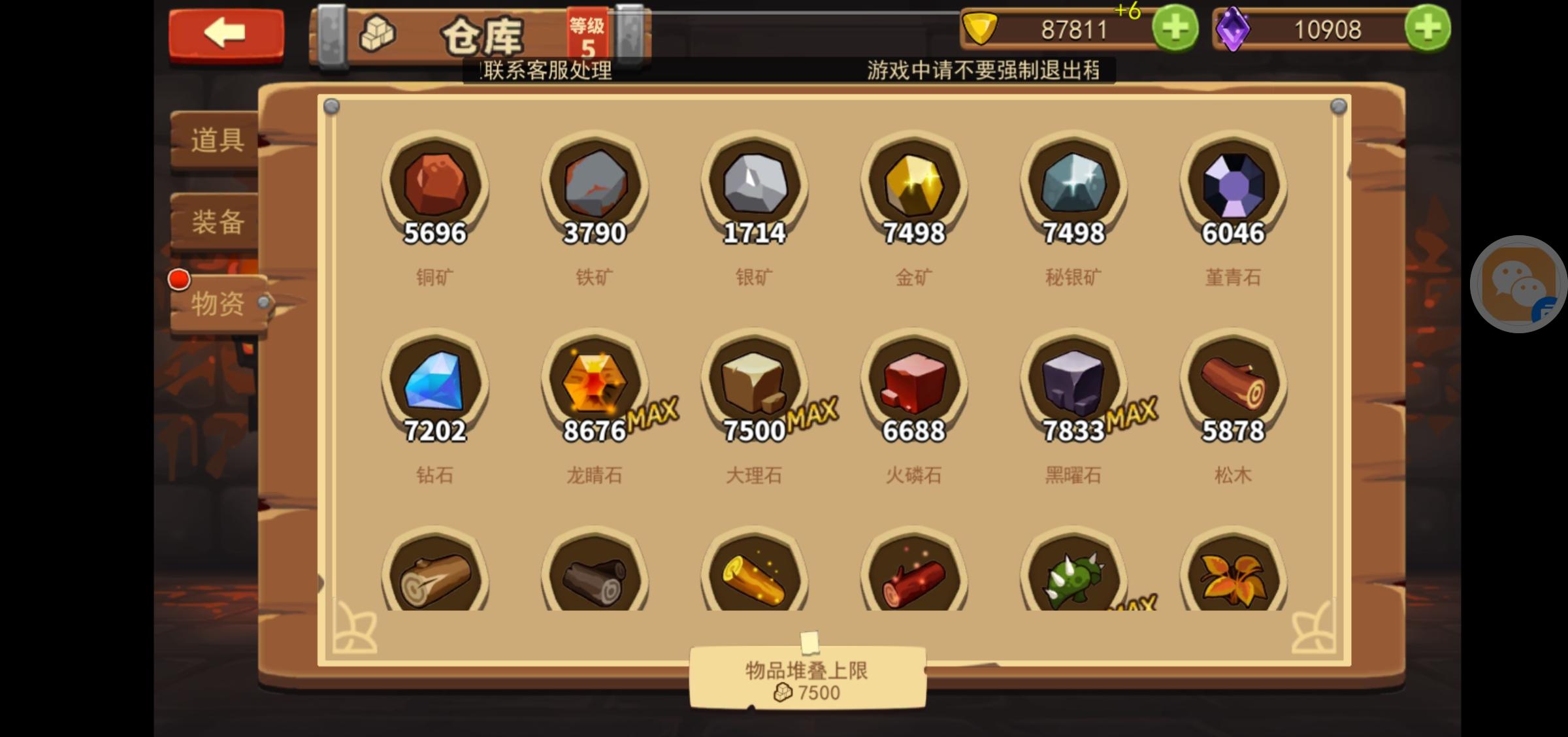Select the 龙睛石 with MAX marker
Screen dimensions: 1568x737
[x=595, y=385]
